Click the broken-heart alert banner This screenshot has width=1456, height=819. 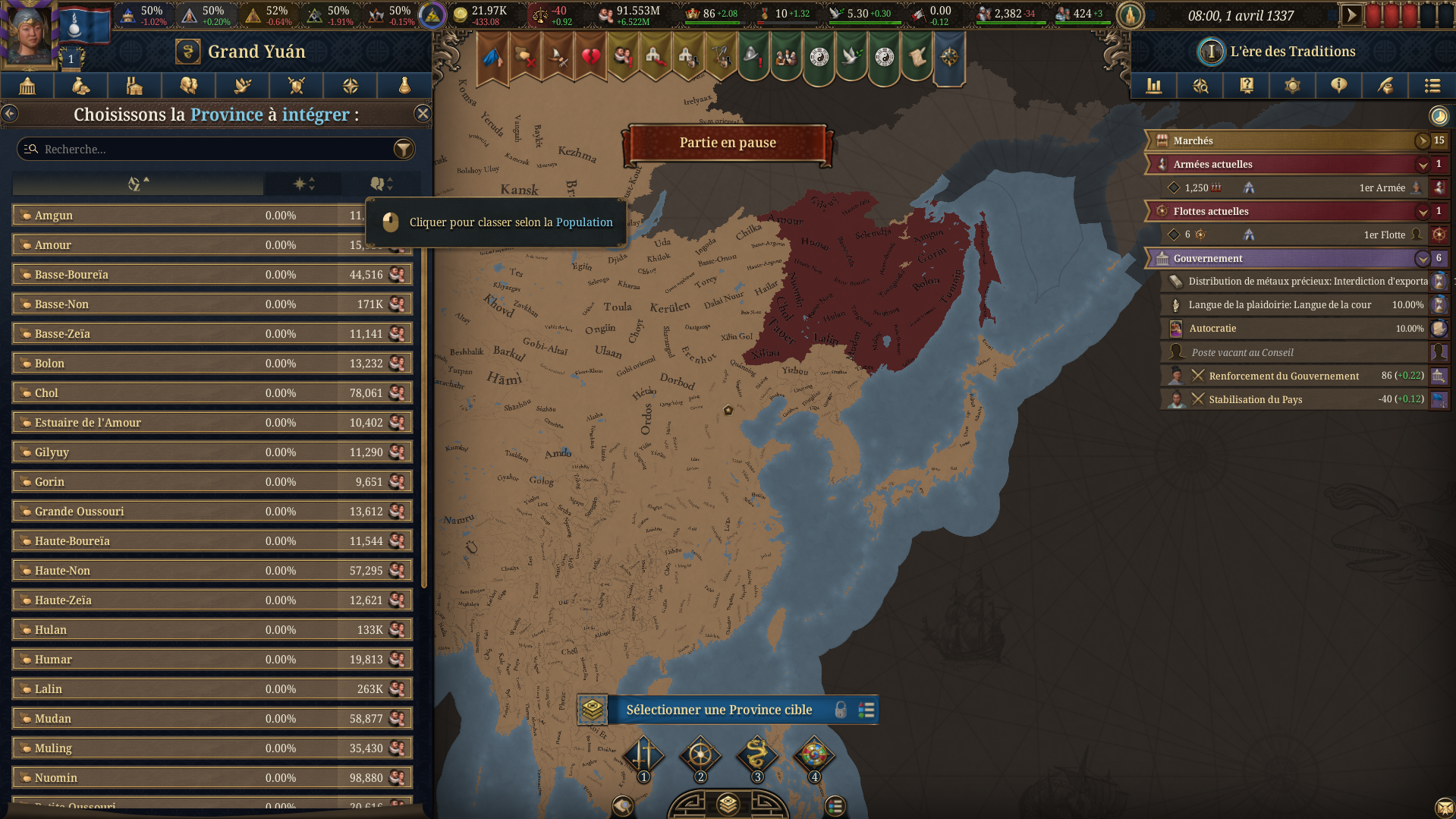591,57
